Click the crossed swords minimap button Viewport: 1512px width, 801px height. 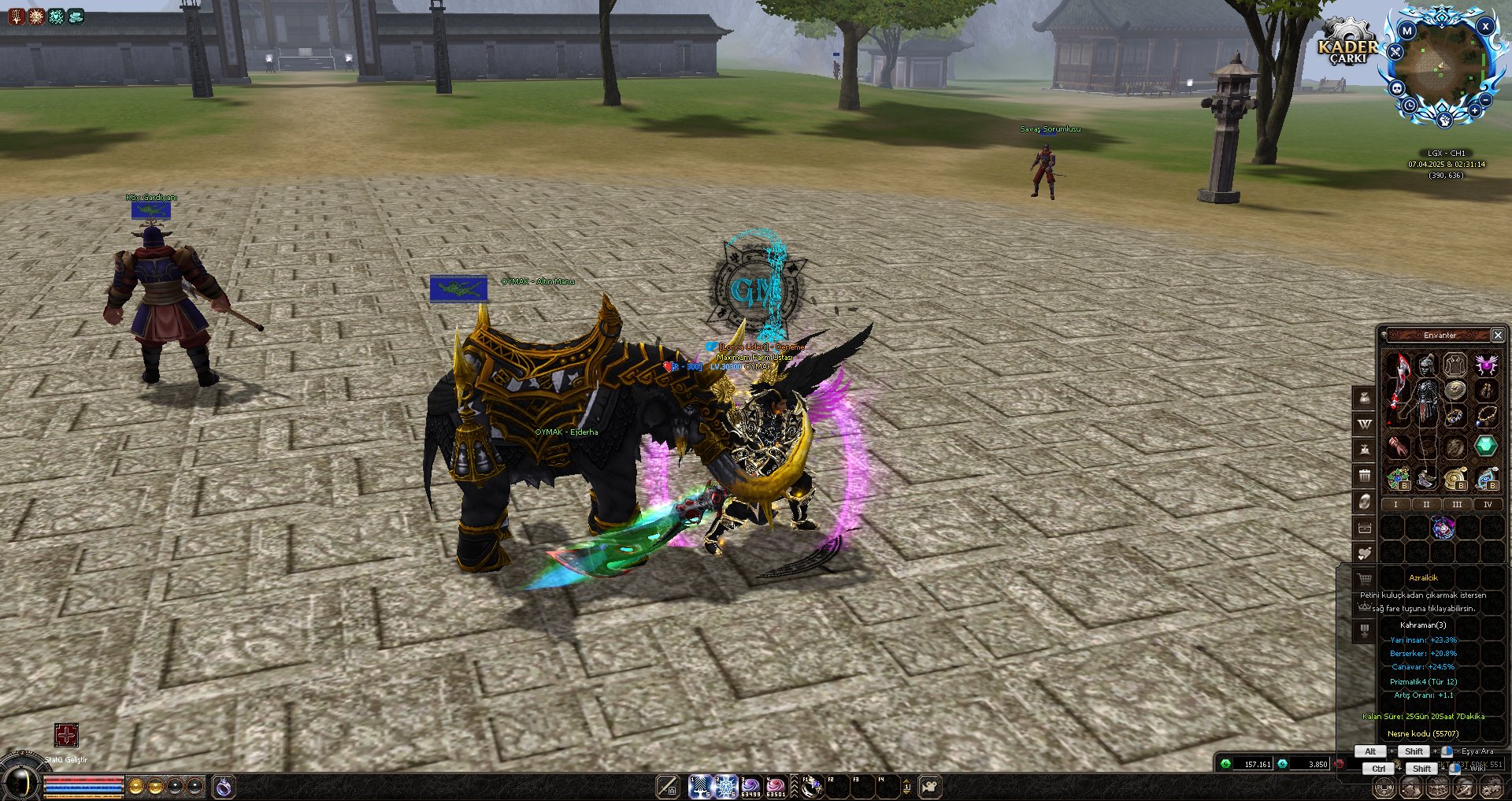click(1395, 53)
